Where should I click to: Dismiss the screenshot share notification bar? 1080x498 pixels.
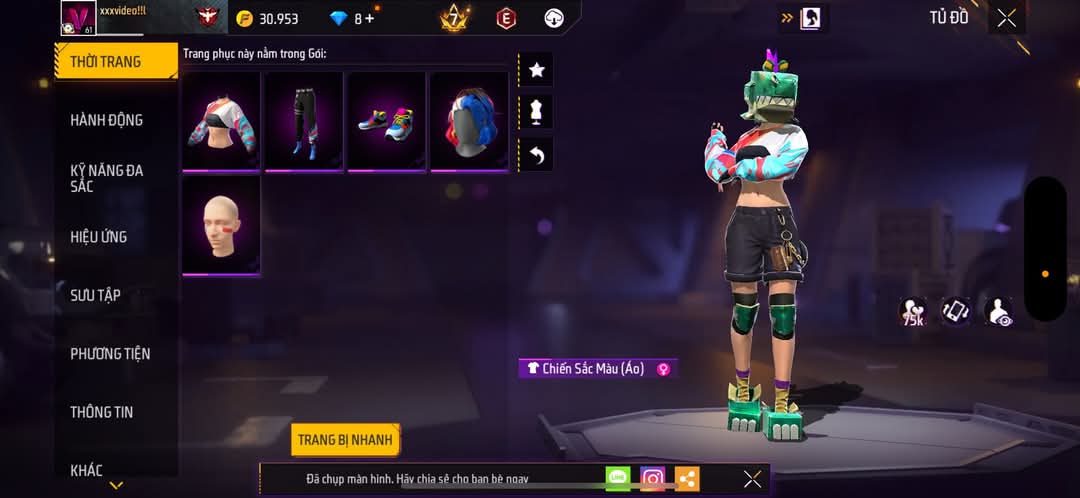pyautogui.click(x=752, y=479)
